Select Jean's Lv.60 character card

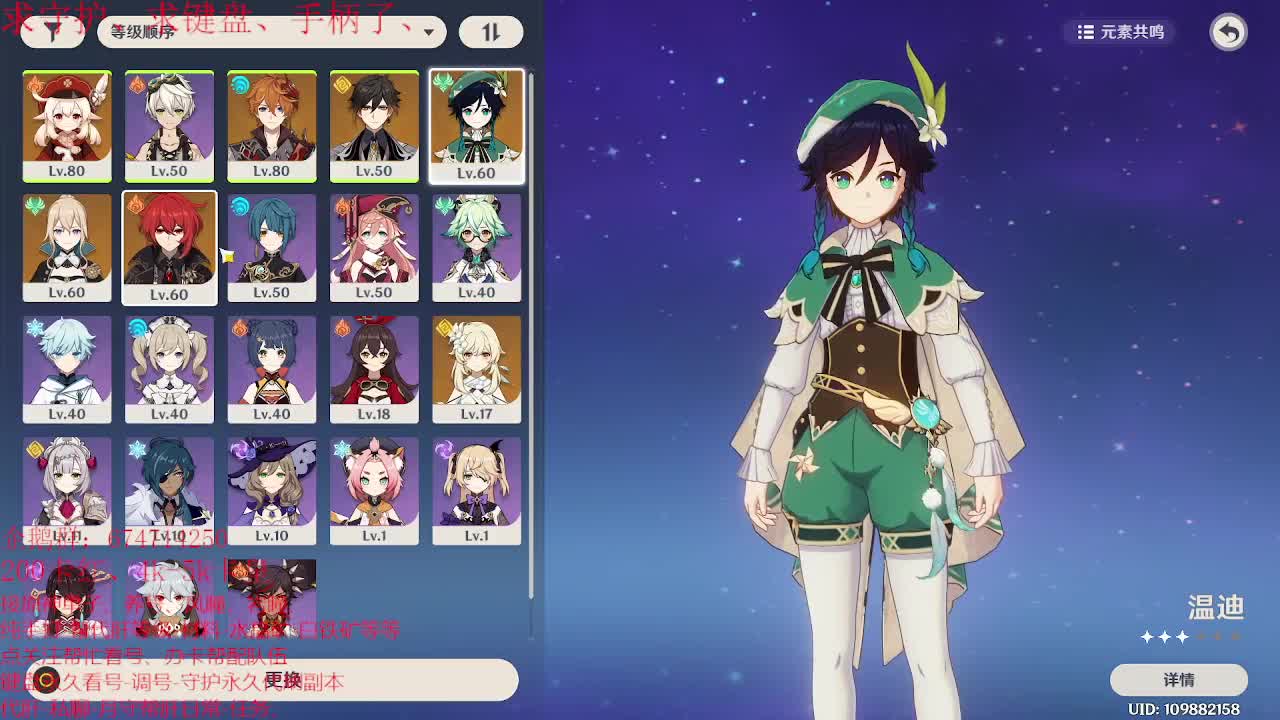coord(67,247)
